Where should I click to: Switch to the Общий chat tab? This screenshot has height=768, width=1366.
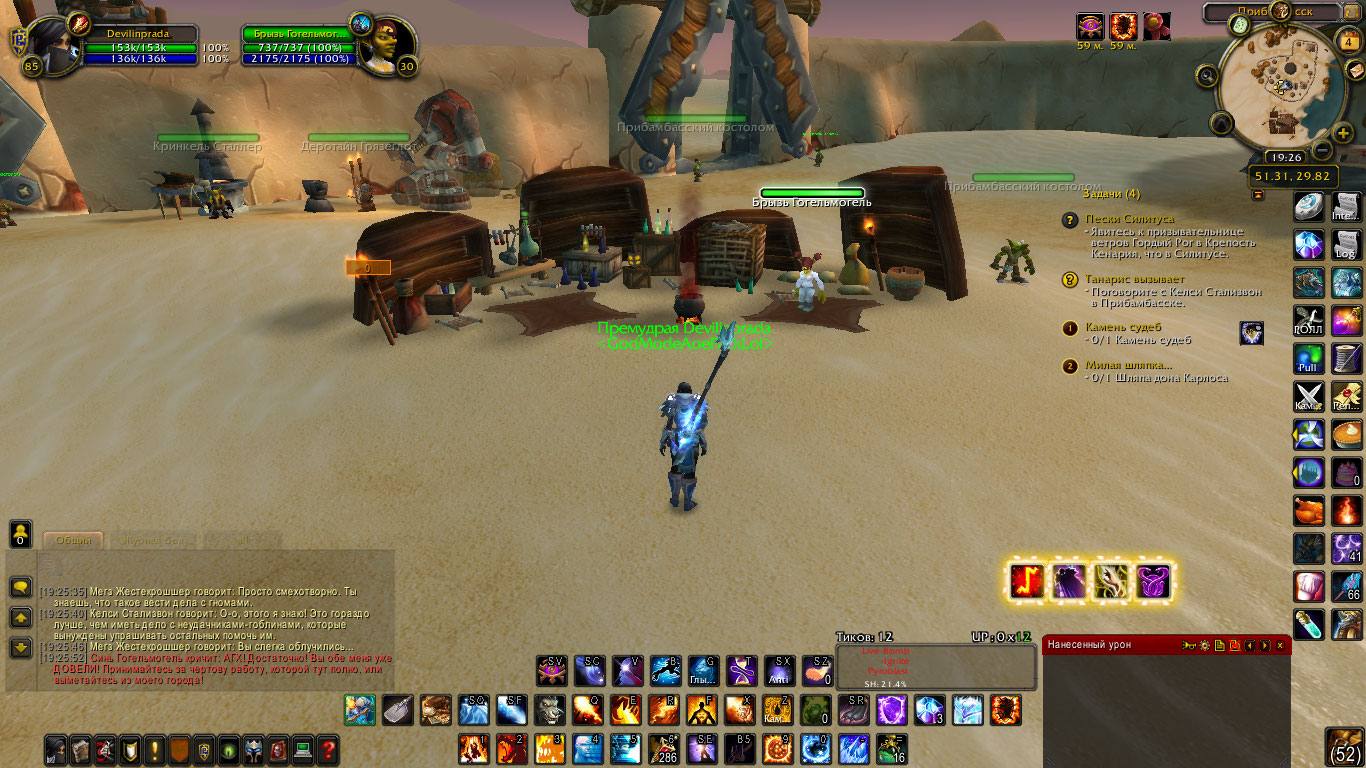click(x=73, y=540)
